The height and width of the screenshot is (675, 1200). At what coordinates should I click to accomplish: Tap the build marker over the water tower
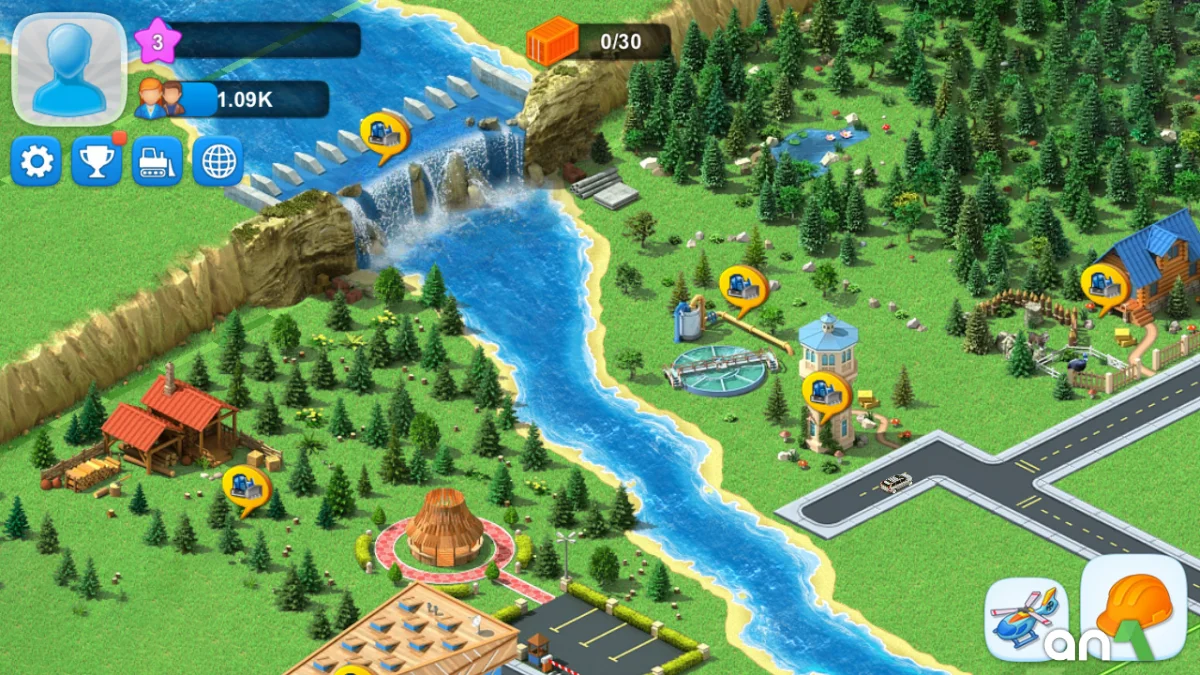[826, 393]
